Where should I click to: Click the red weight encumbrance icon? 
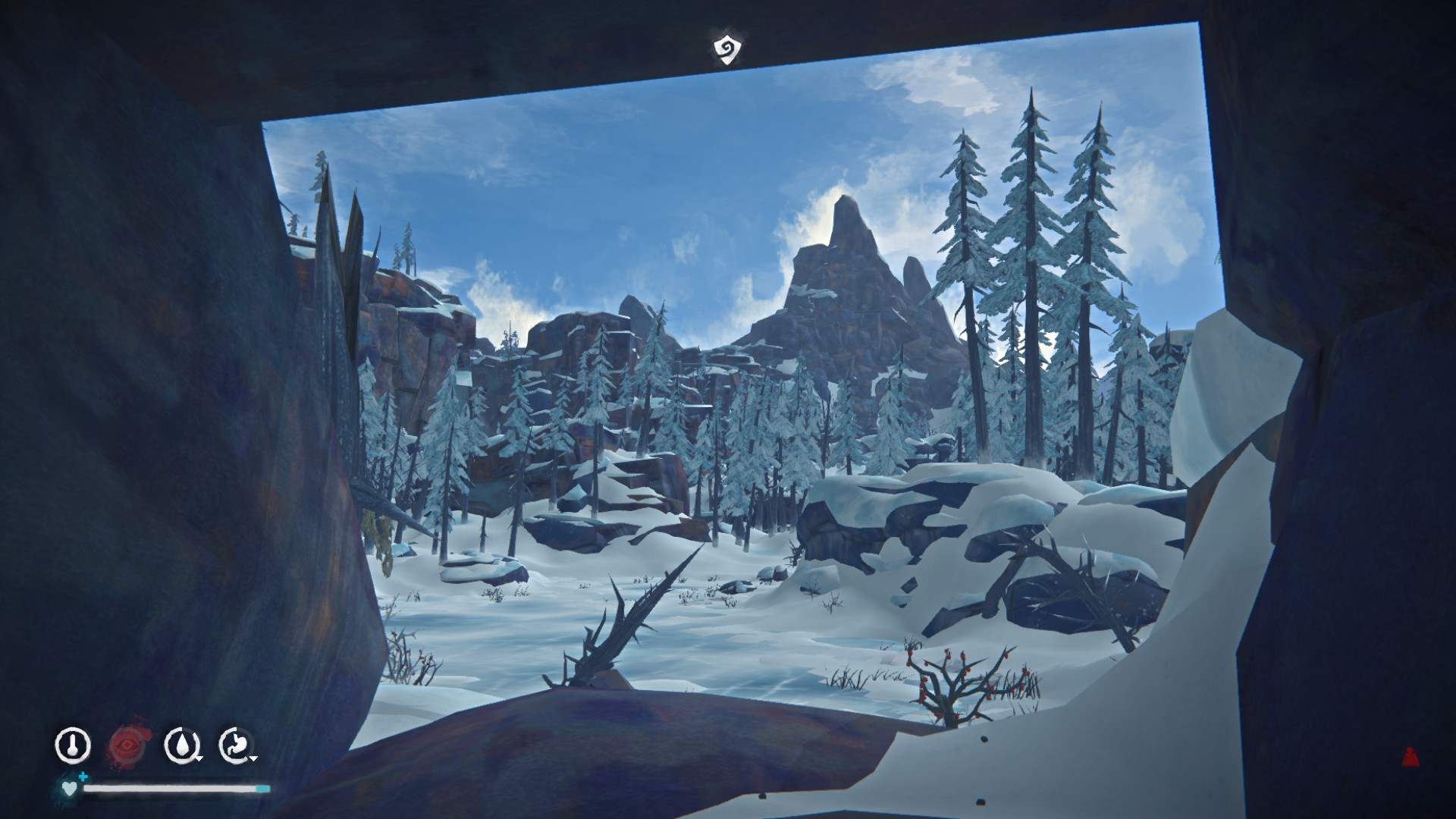click(x=1410, y=755)
